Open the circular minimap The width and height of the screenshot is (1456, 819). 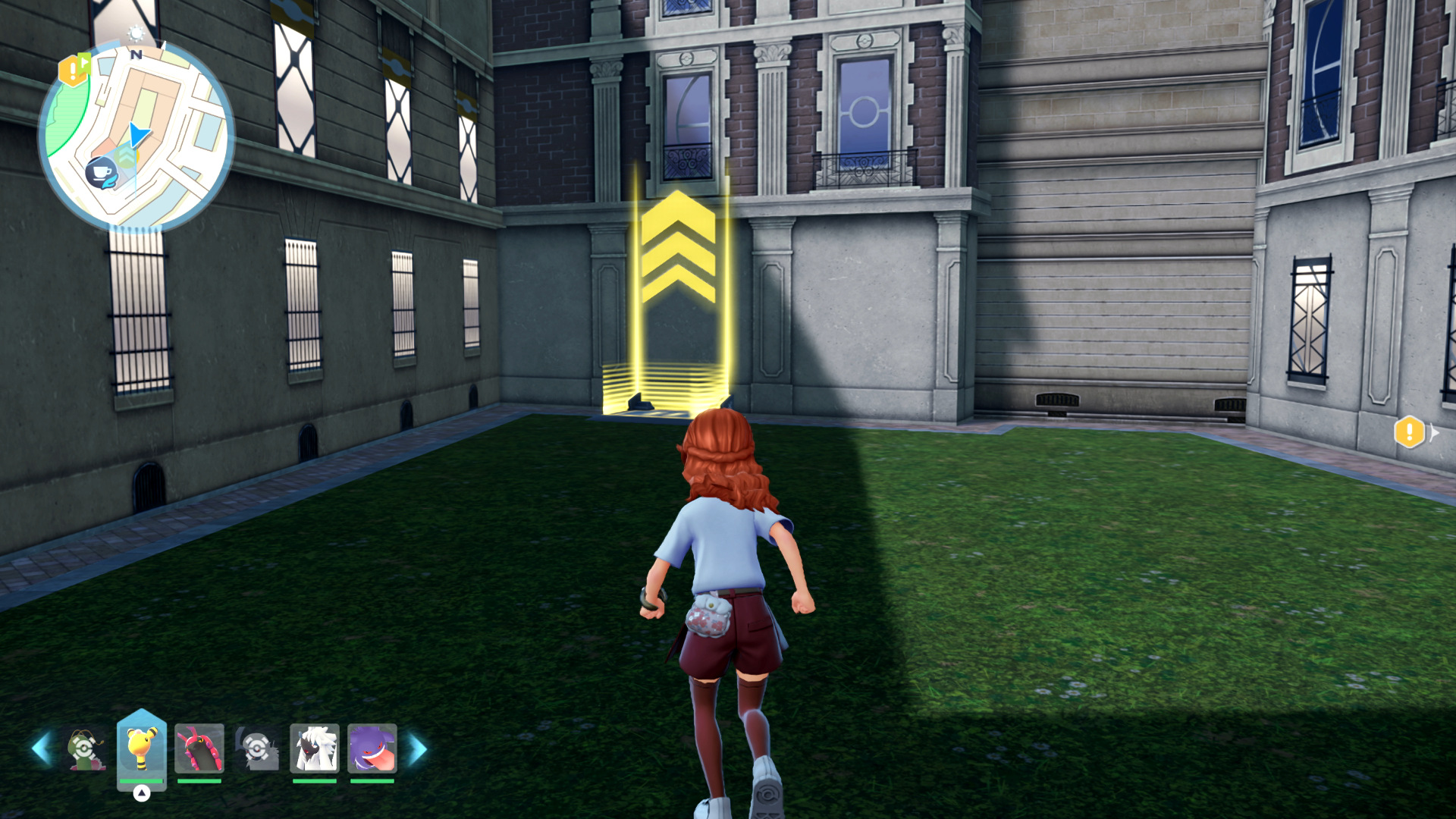tap(136, 136)
